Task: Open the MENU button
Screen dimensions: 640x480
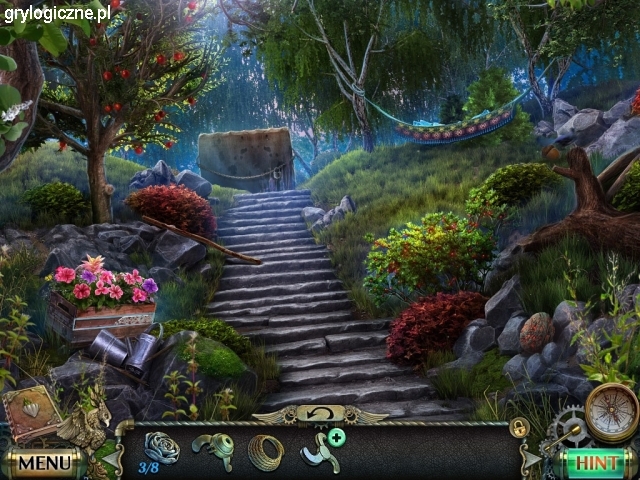Action: [44, 463]
